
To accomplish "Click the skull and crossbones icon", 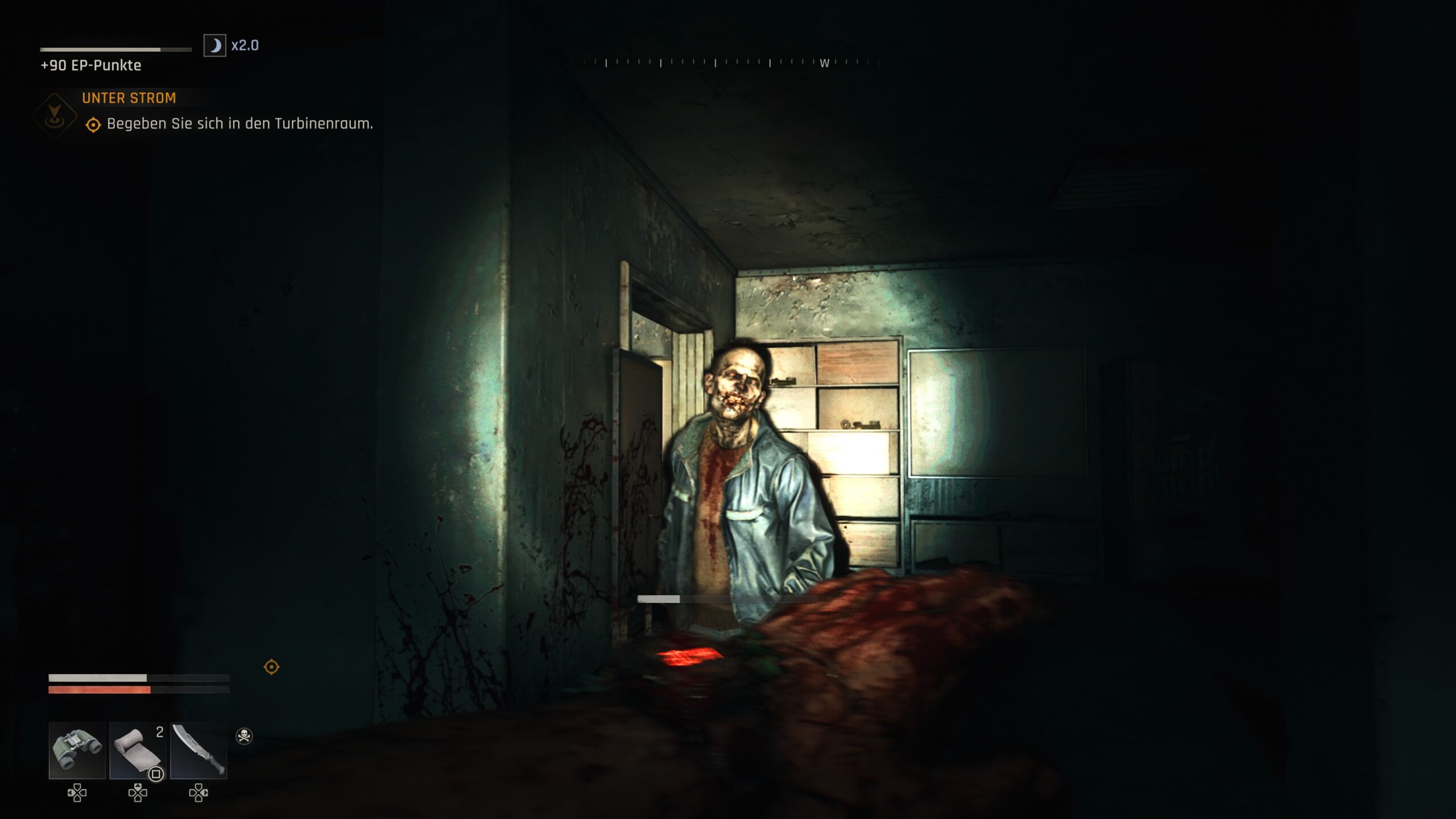I will click(244, 736).
